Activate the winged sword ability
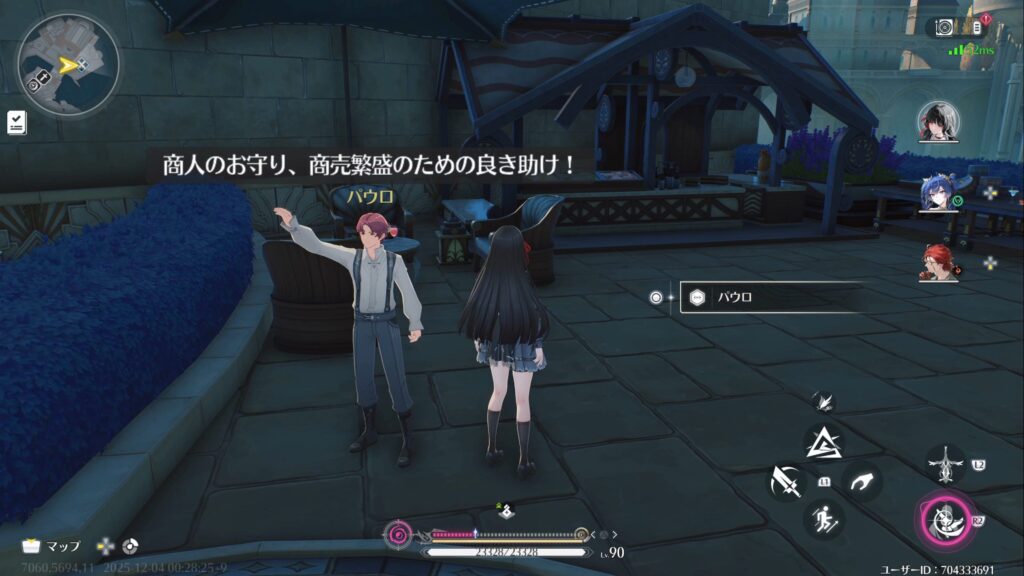Screen dimensions: 1024x576 point(945,465)
